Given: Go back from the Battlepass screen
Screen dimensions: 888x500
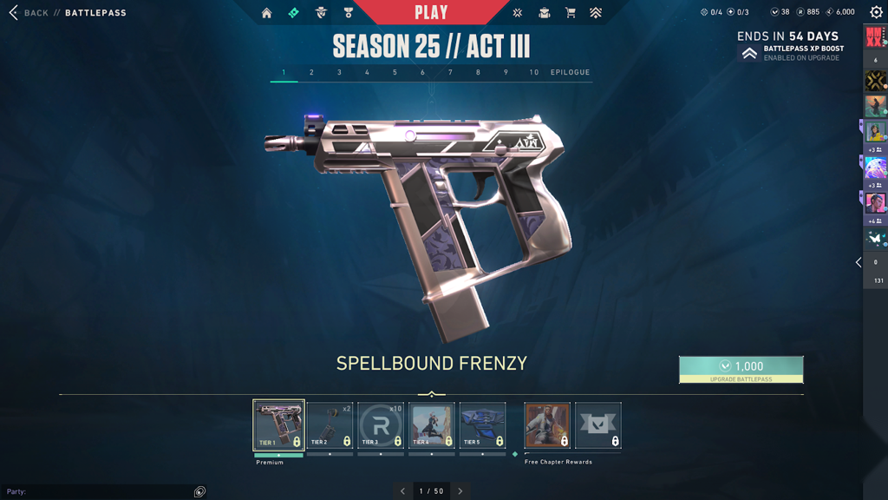Looking at the screenshot, I should click(28, 13).
